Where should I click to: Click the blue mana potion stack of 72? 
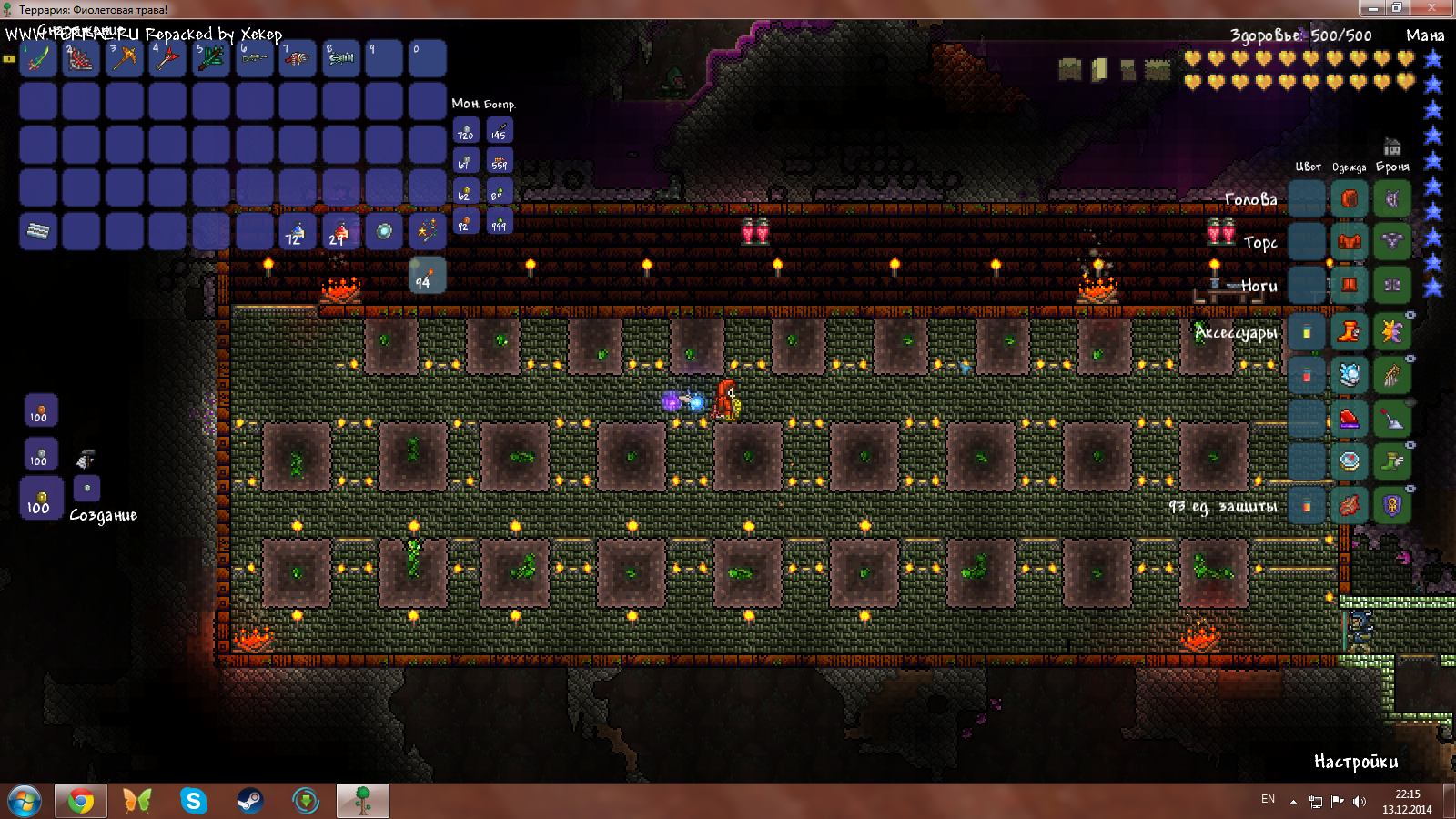[x=297, y=232]
